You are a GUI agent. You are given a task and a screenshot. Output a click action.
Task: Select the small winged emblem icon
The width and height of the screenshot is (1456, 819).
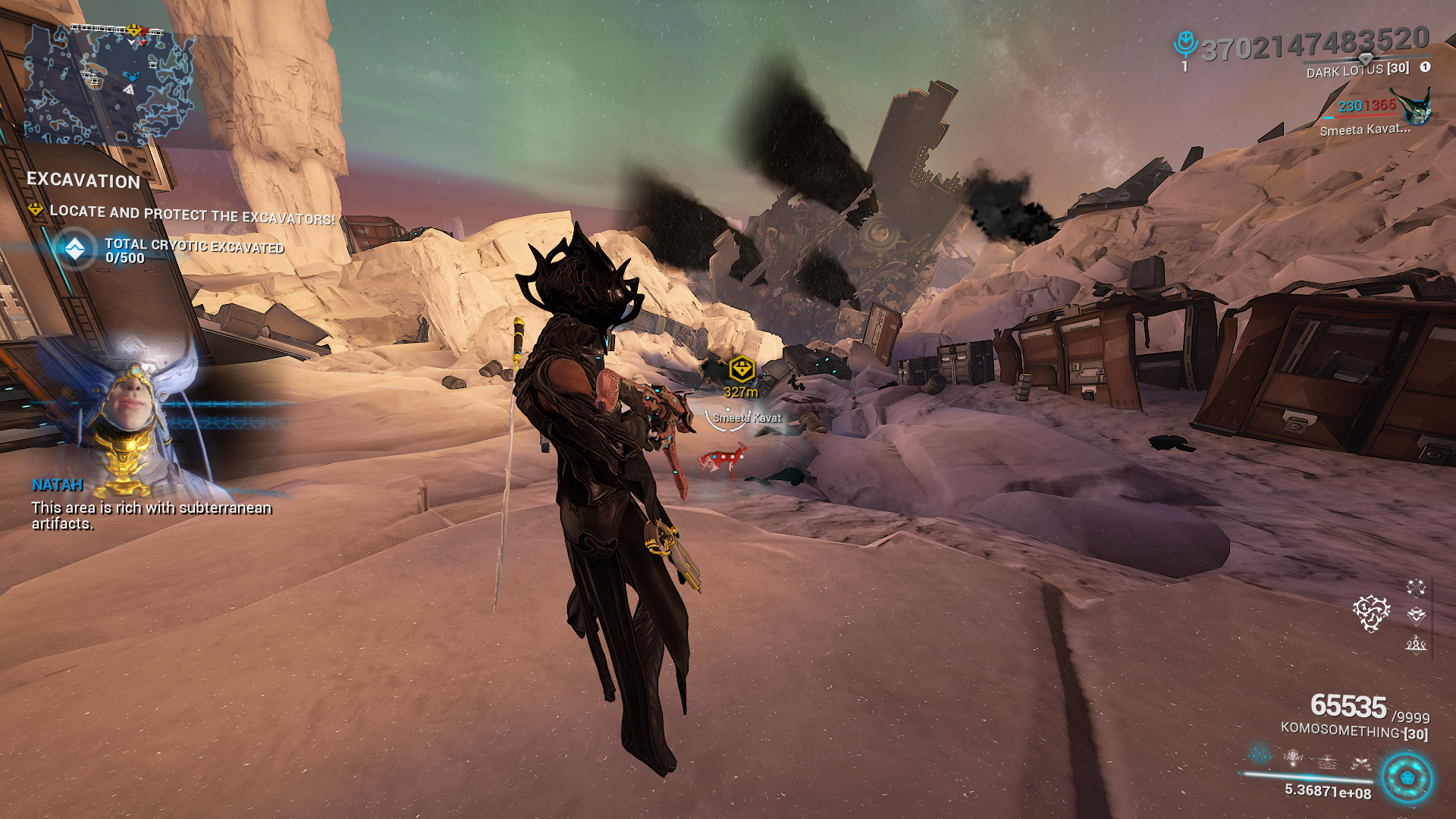[1416, 615]
